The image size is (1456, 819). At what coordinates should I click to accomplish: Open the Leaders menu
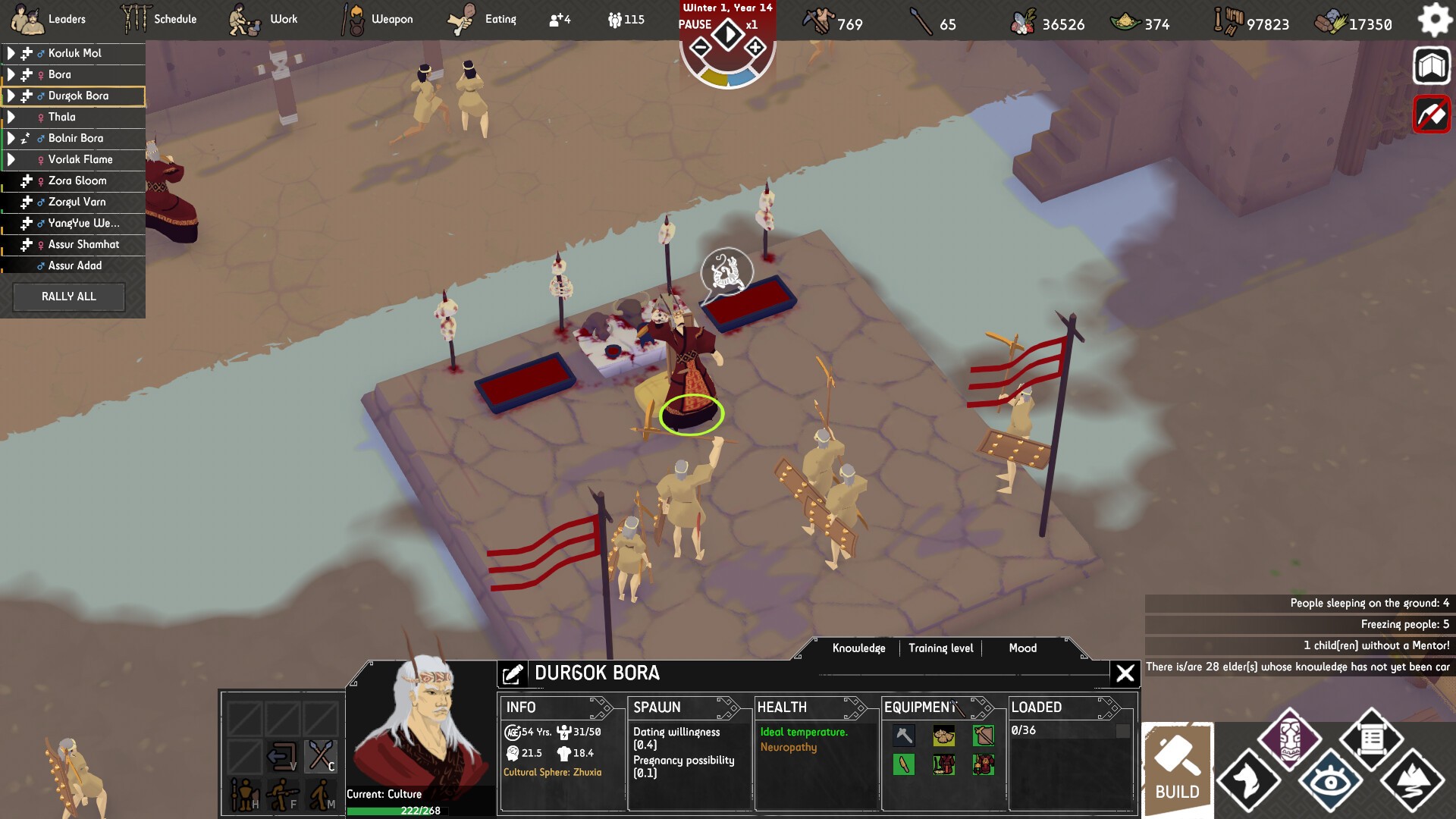(x=49, y=19)
